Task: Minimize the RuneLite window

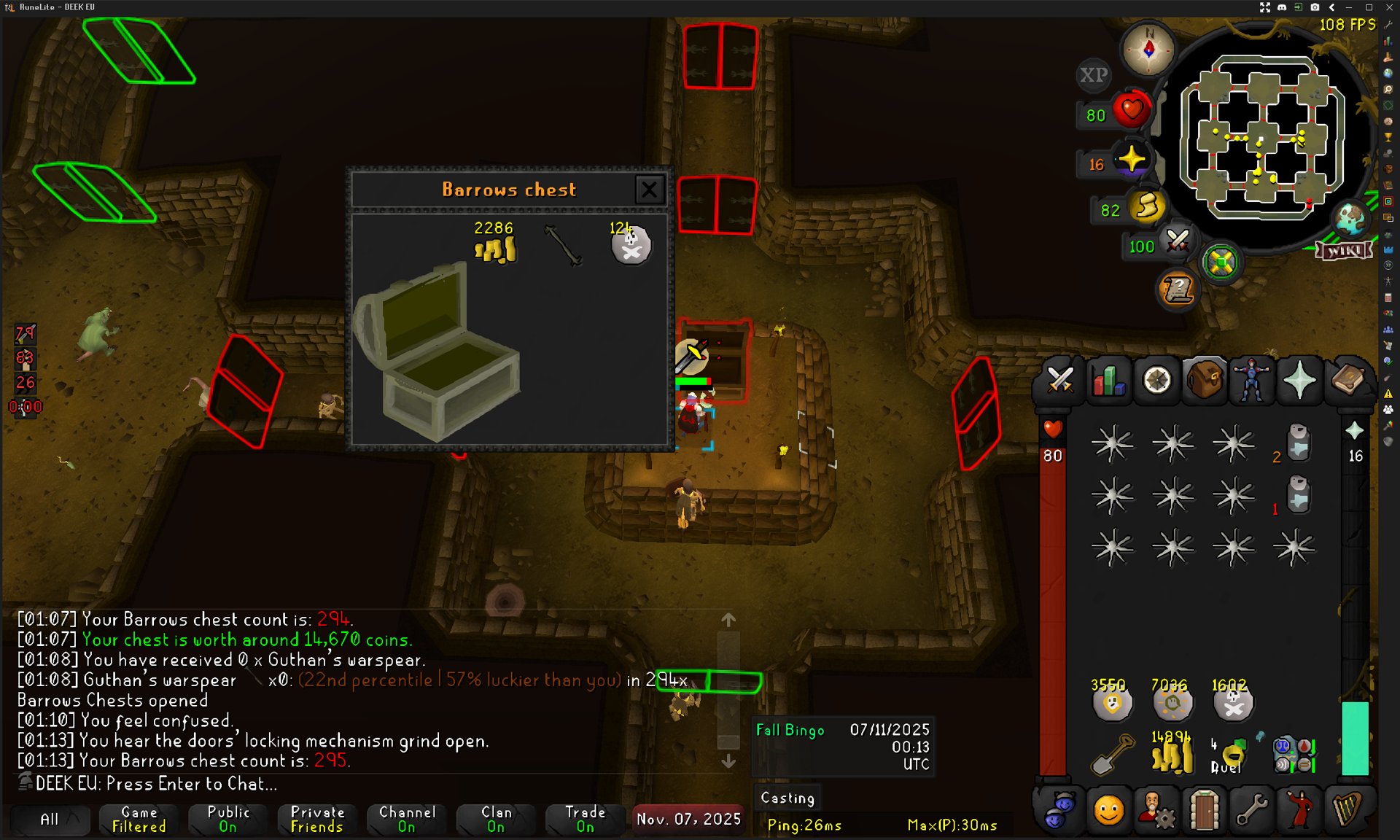Action: pos(1350,7)
